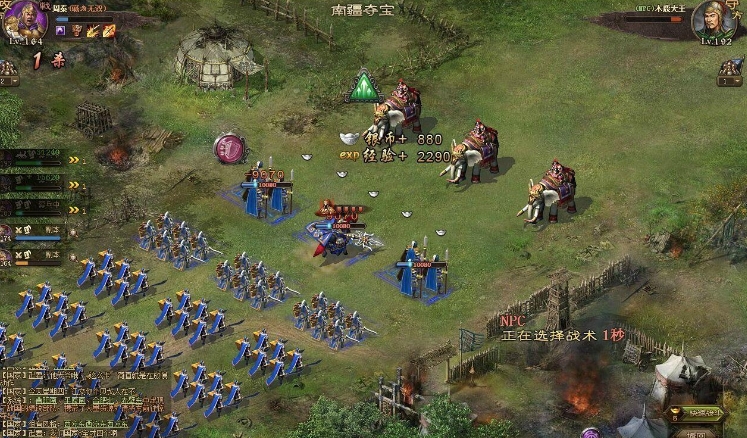Click the purple round icon at bottom edge
The height and width of the screenshot is (438, 747).
[590, 432]
